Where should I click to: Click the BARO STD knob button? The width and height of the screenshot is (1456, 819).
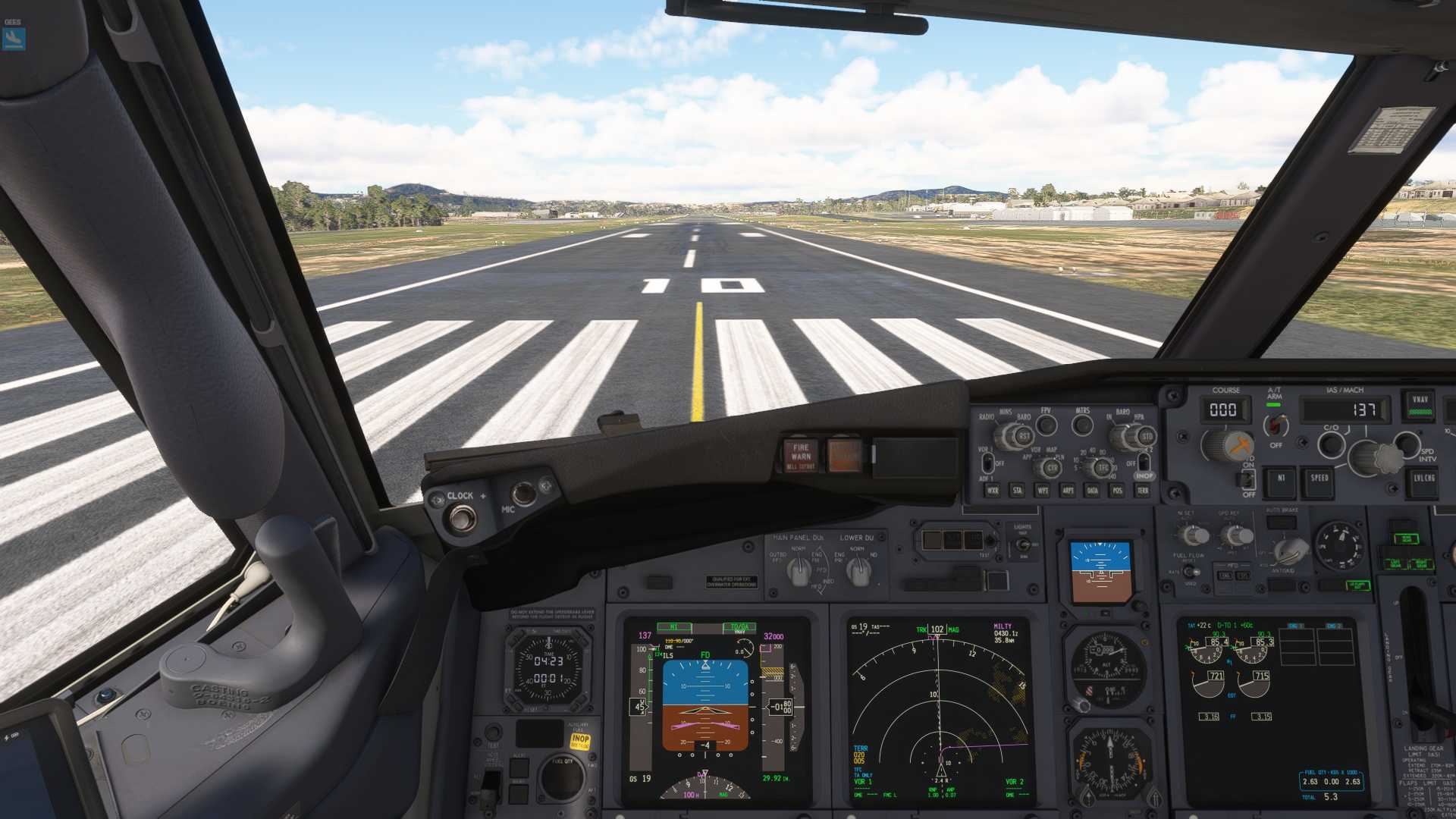click(1147, 437)
